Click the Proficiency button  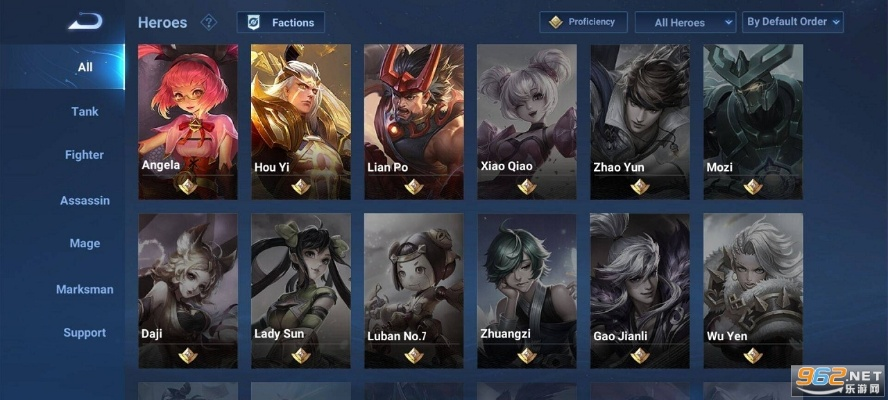click(x=584, y=22)
